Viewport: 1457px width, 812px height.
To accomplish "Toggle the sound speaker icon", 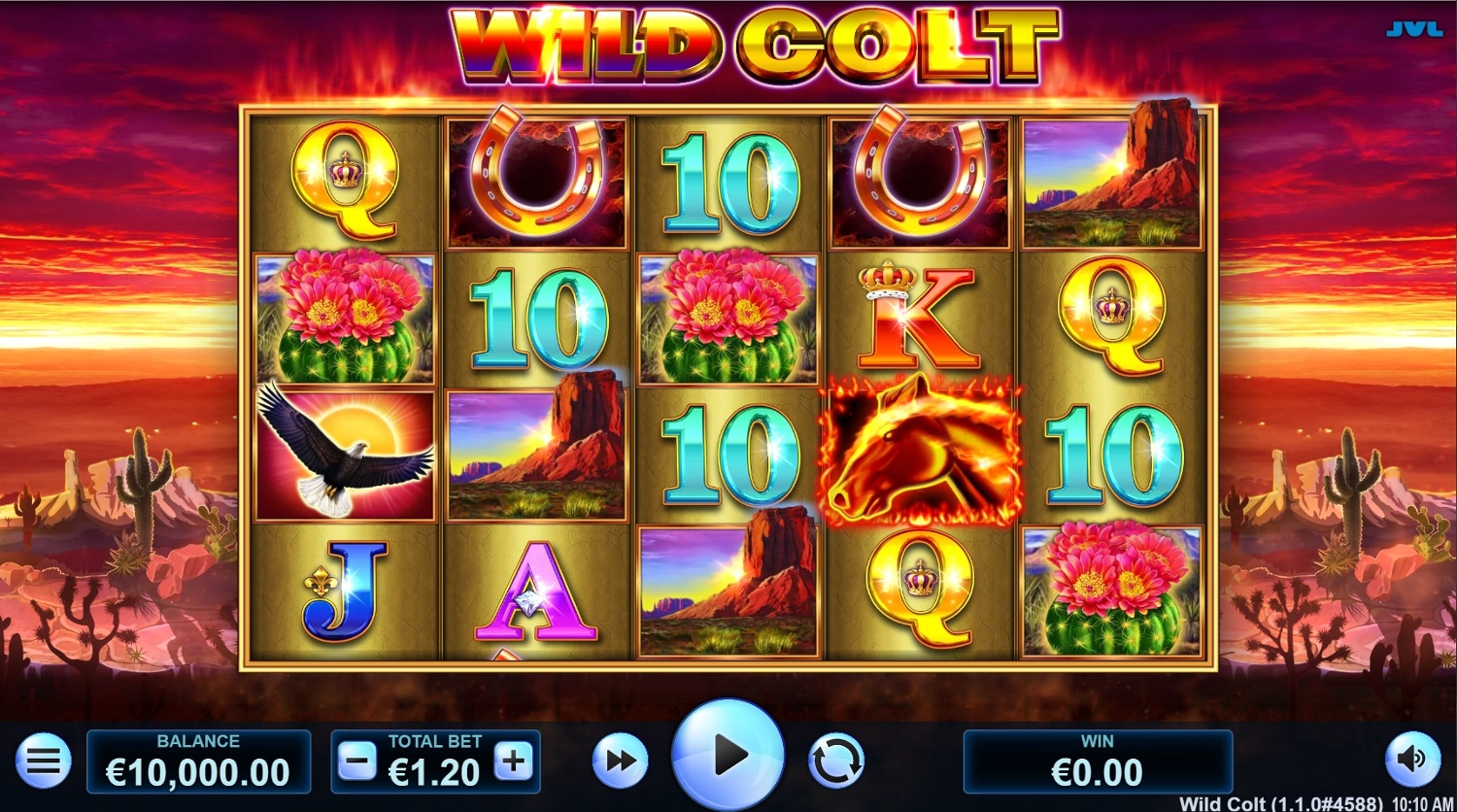I will [1411, 760].
